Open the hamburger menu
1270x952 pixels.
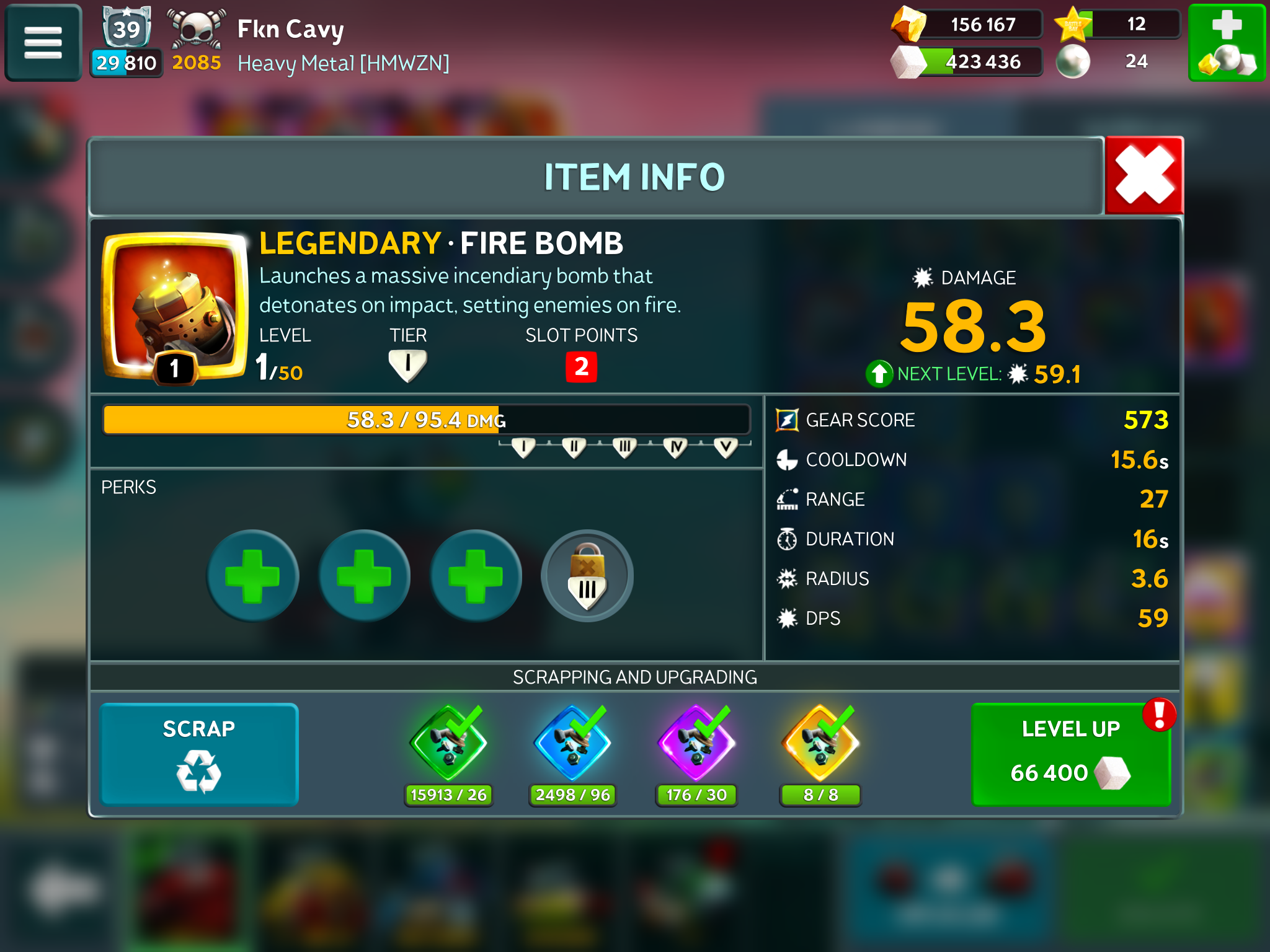(x=43, y=43)
